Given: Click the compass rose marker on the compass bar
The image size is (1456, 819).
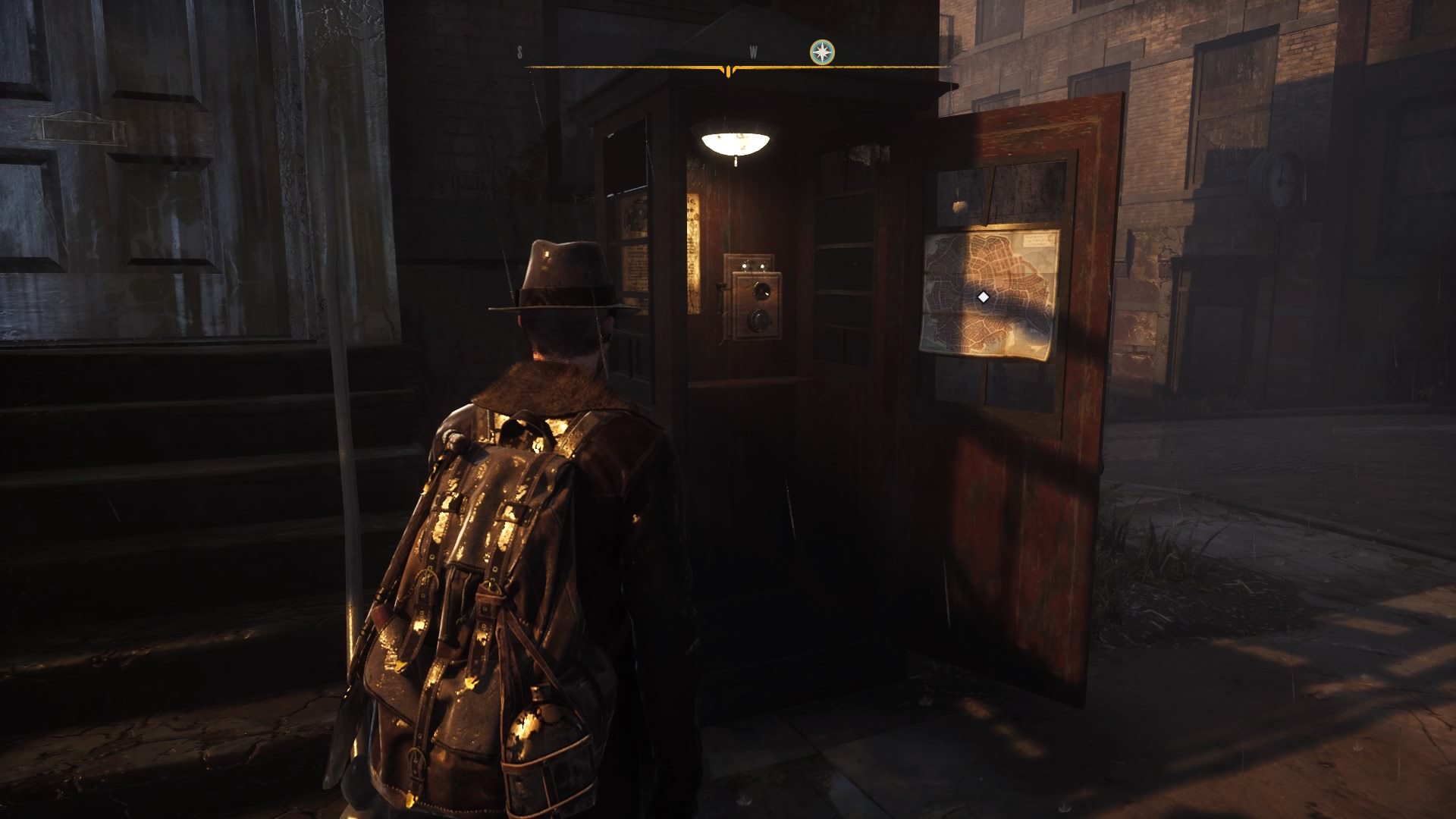Looking at the screenshot, I should 821,52.
